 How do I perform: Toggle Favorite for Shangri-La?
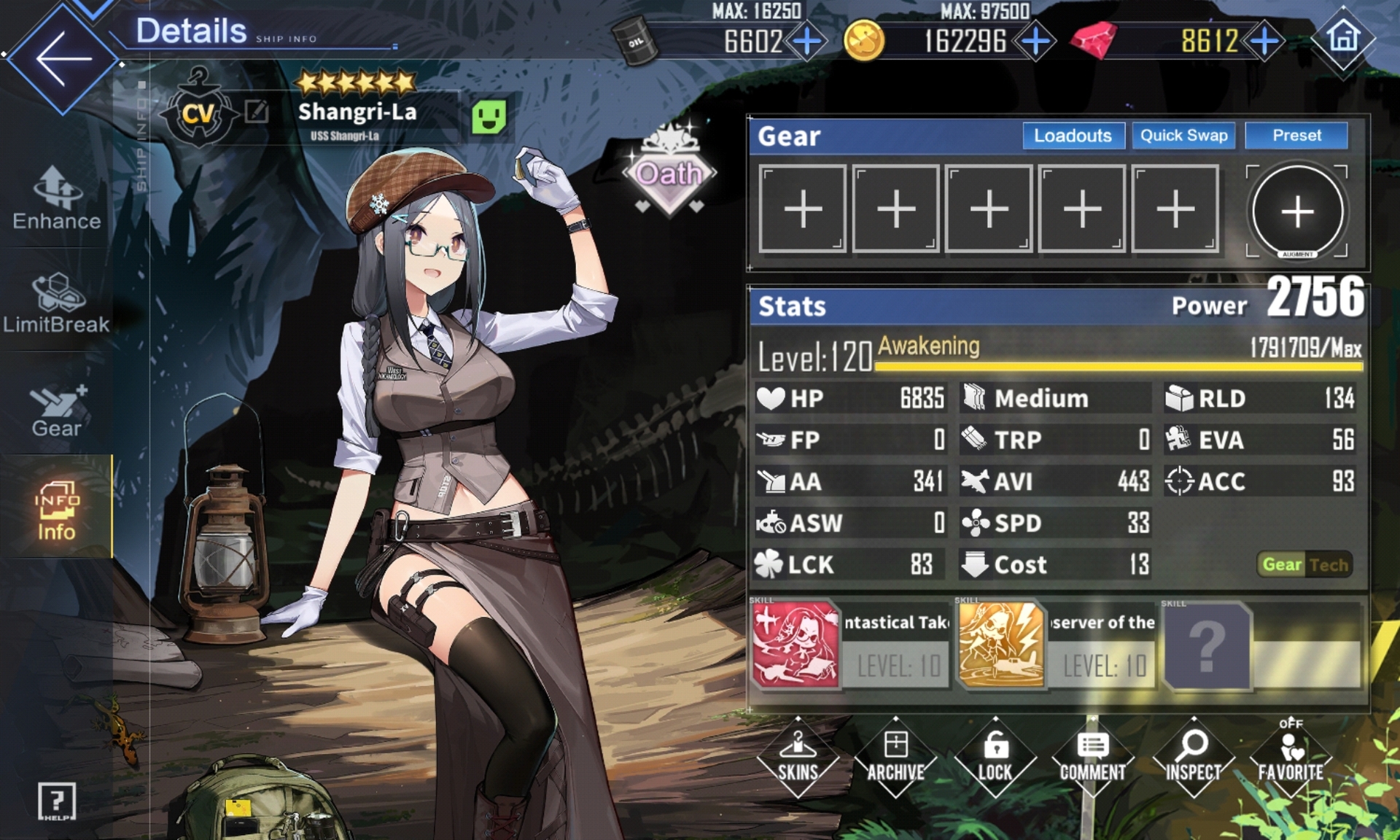click(1291, 757)
